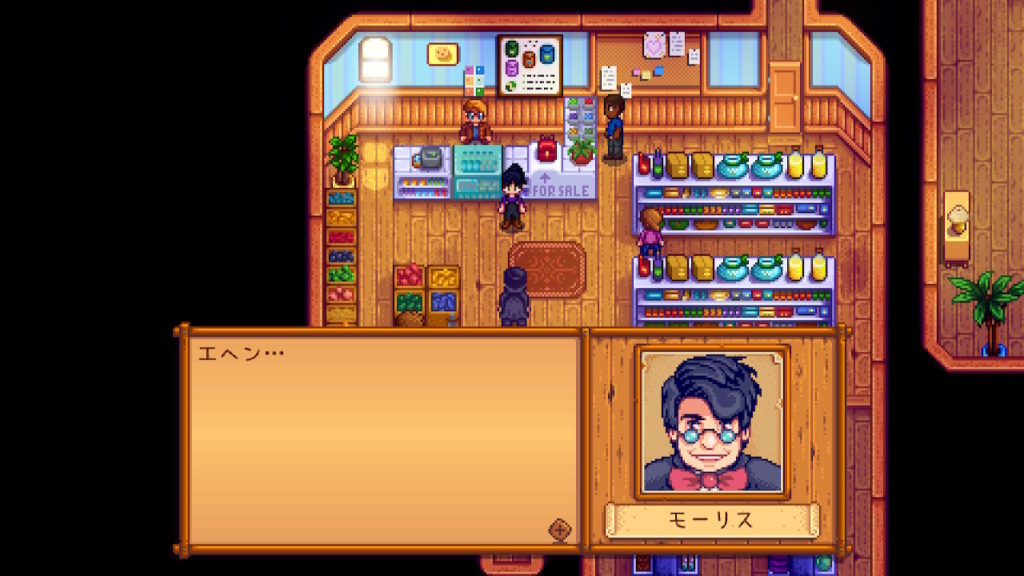The height and width of the screenshot is (576, 1024).
Task: Click the dialogue advance arrow icon
Action: click(560, 530)
